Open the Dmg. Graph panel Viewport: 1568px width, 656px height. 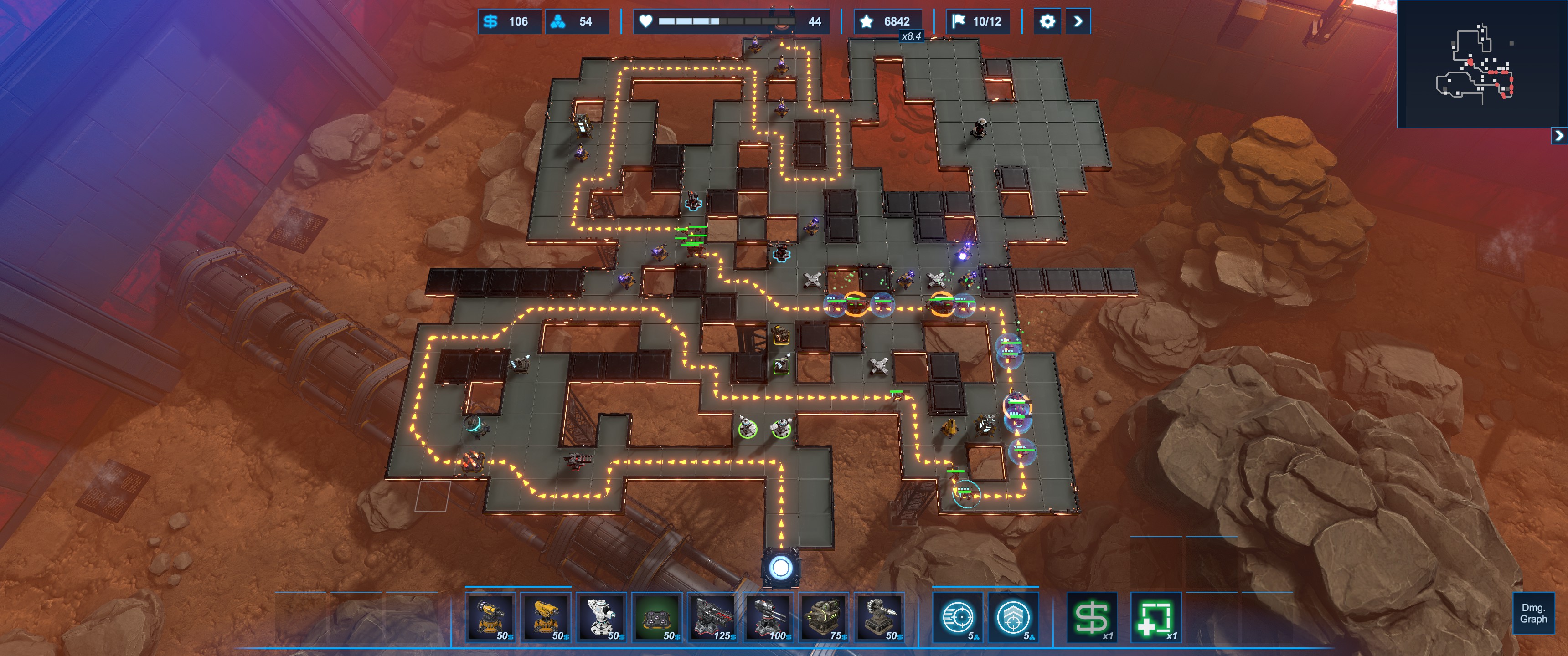(1533, 613)
